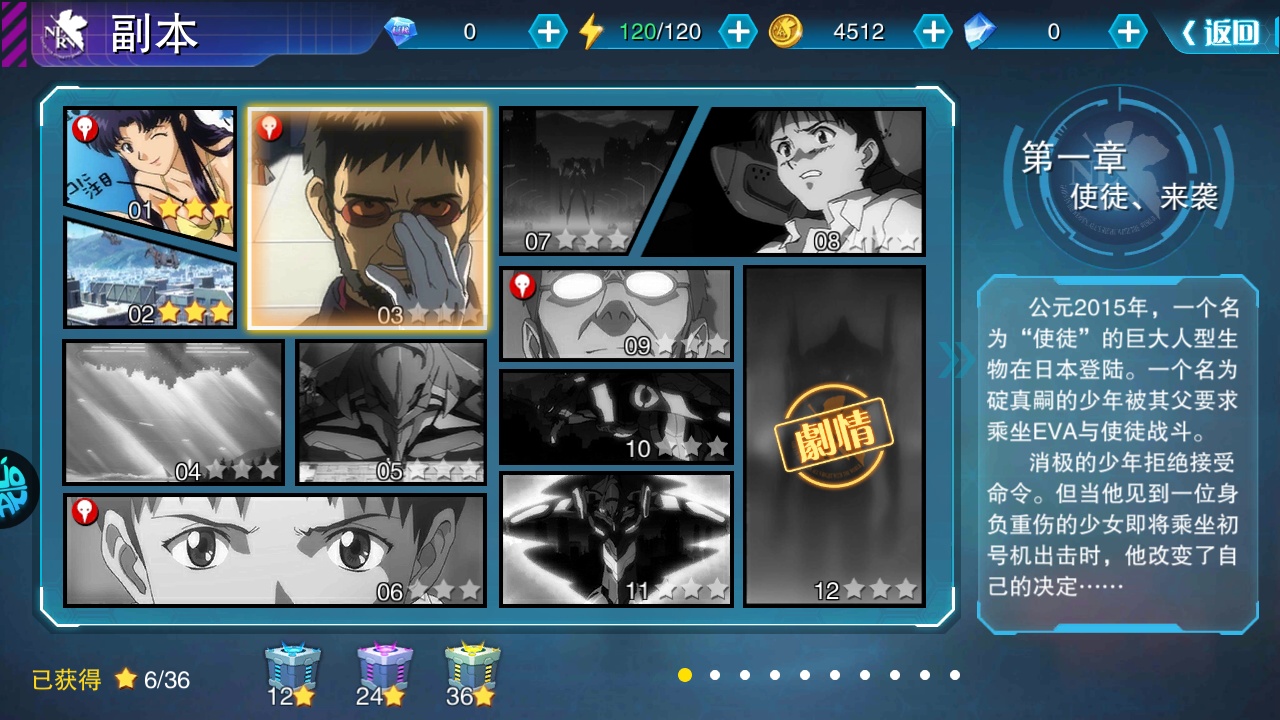1280x720 pixels.
Task: Add gold coins using the plus button
Action: [x=932, y=32]
